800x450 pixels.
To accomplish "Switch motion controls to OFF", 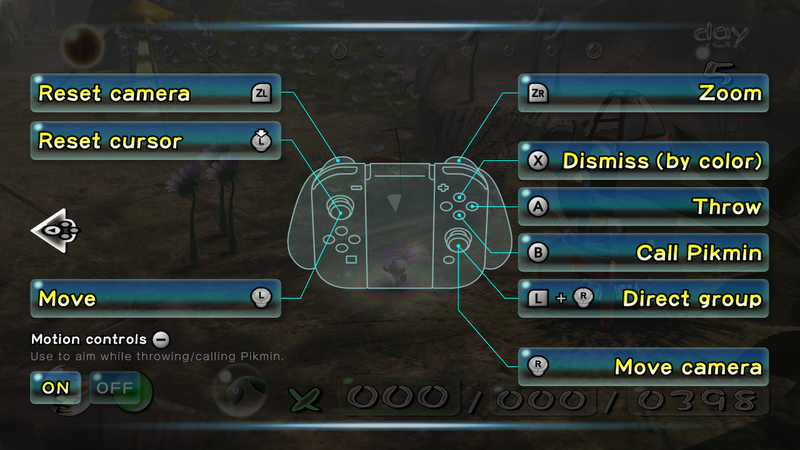I will (x=114, y=386).
